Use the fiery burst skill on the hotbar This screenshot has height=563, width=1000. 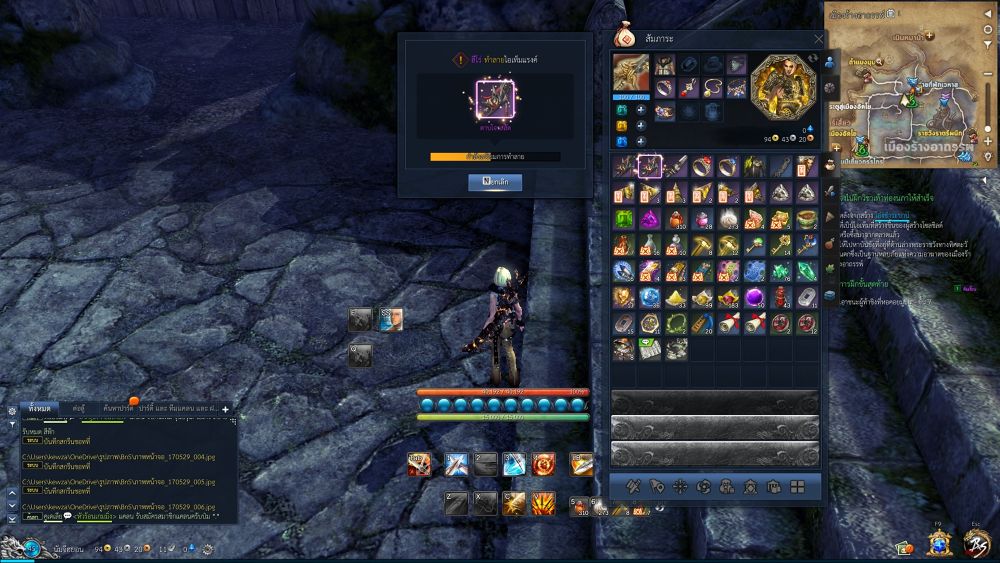click(x=544, y=503)
